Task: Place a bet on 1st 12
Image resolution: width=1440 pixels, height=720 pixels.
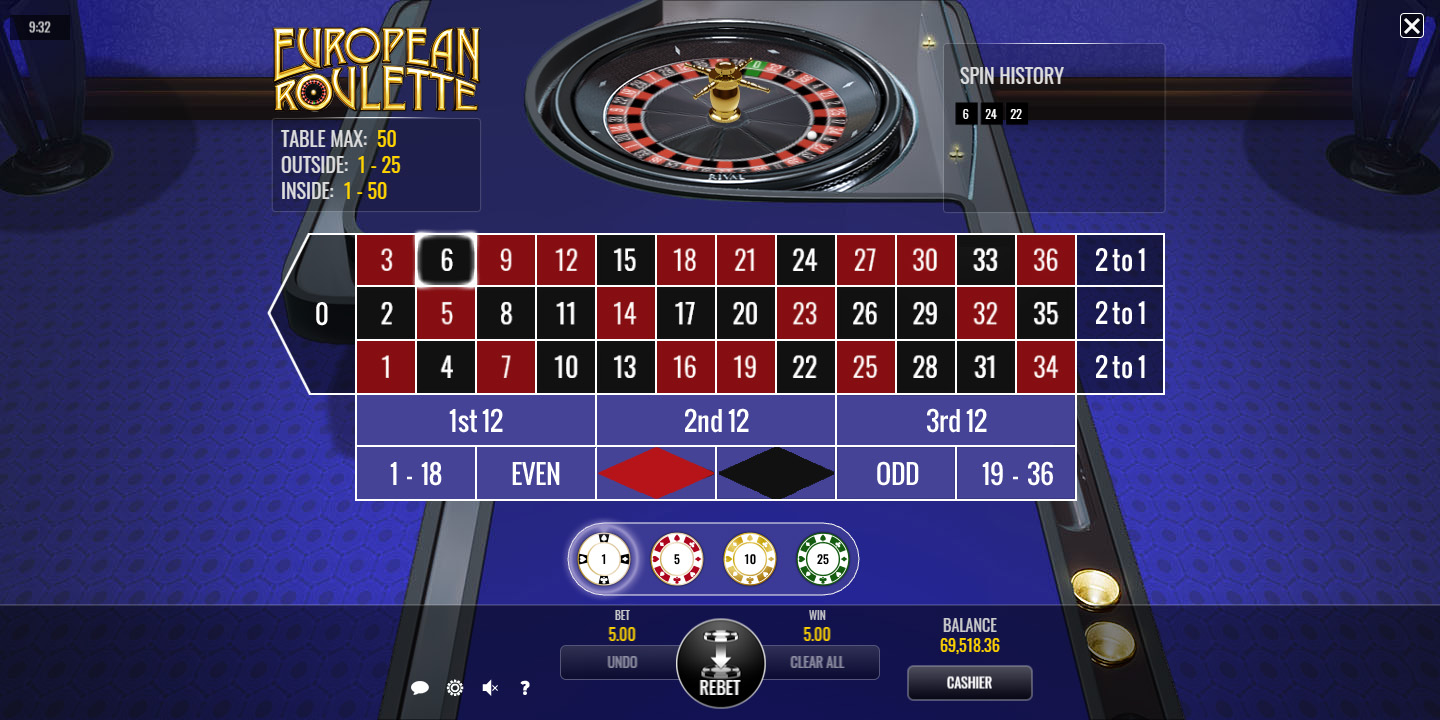Action: pyautogui.click(x=475, y=421)
